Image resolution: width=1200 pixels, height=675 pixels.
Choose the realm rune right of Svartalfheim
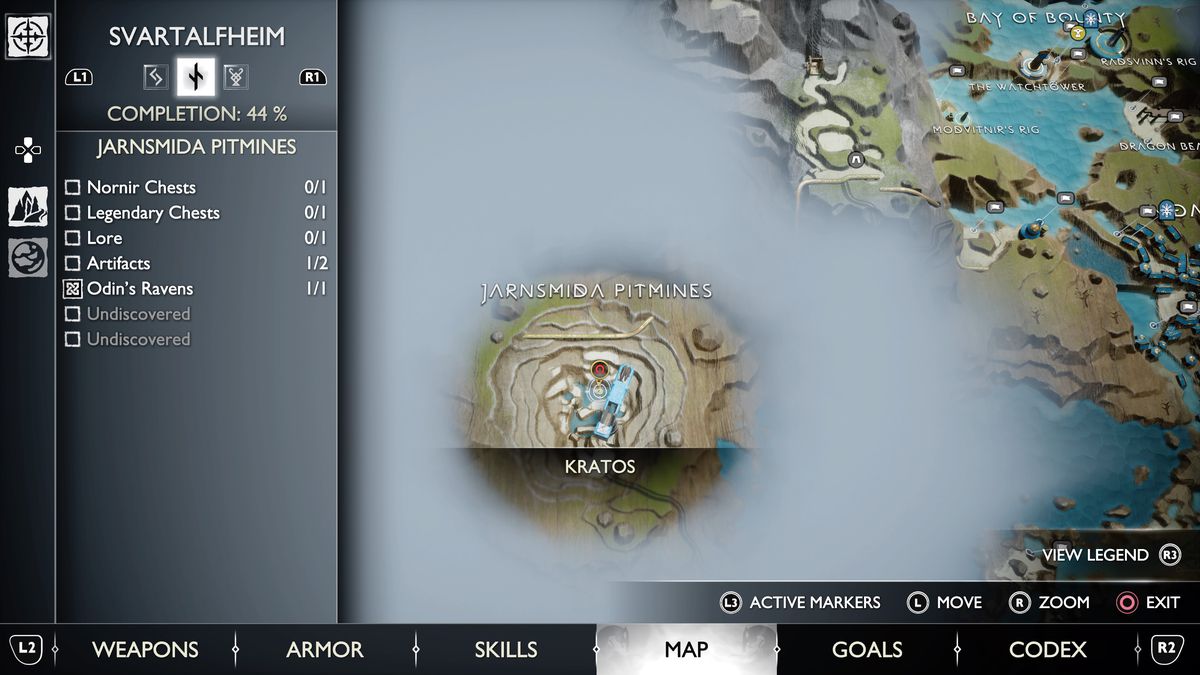click(x=236, y=77)
